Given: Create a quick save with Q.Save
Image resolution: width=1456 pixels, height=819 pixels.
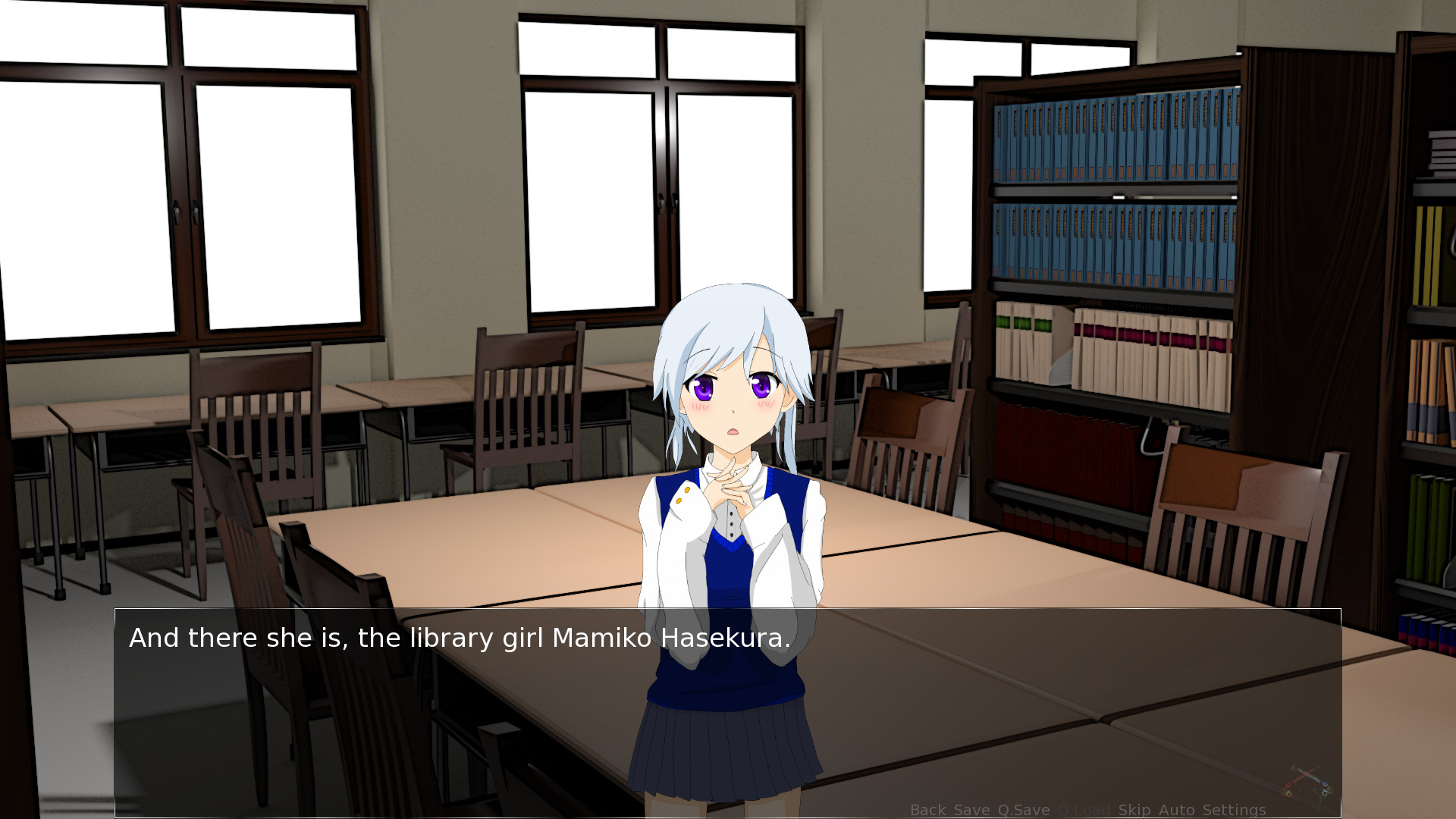Looking at the screenshot, I should pyautogui.click(x=1025, y=810).
